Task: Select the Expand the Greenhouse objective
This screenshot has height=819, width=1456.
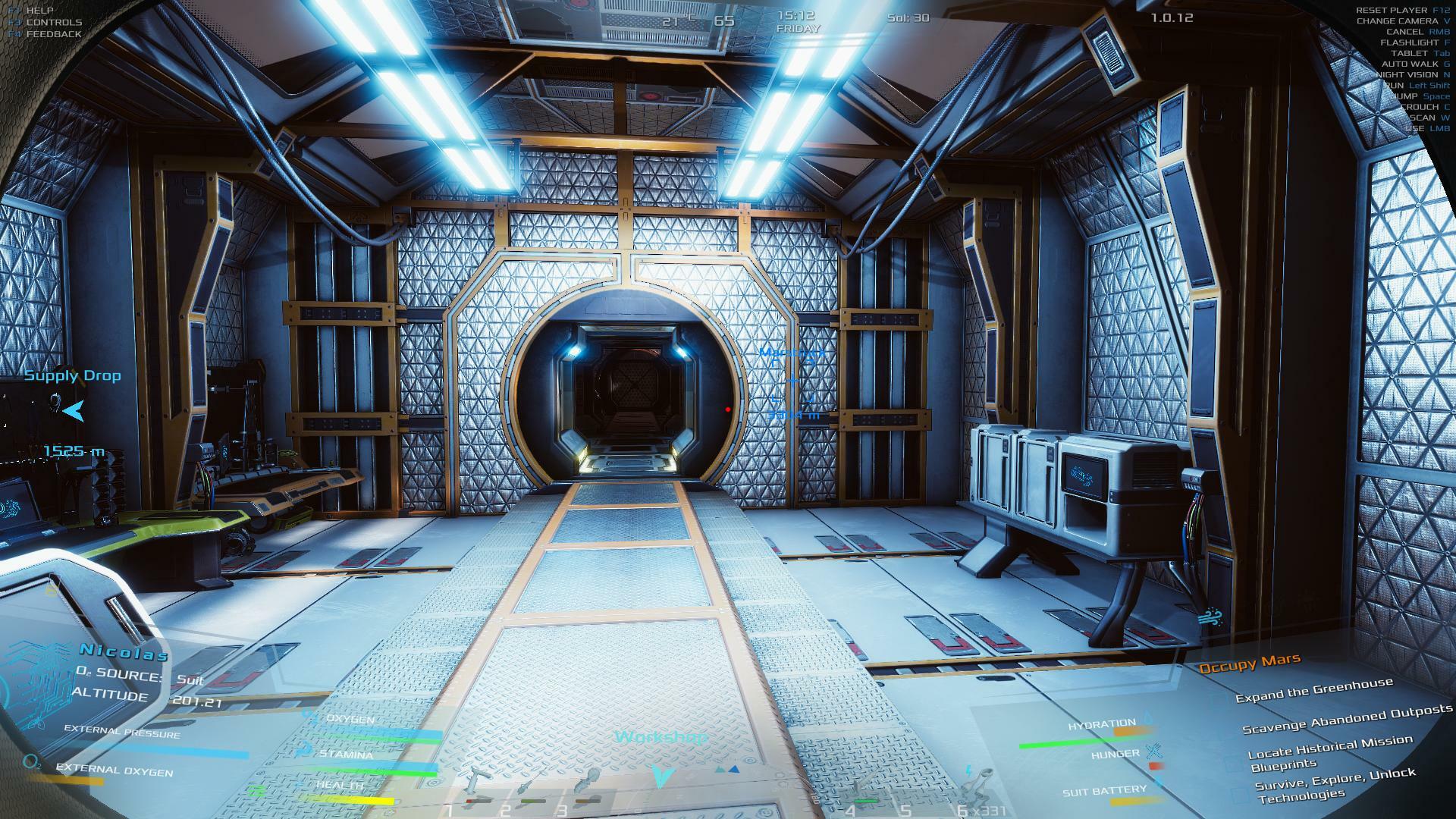Action: (x=1313, y=690)
